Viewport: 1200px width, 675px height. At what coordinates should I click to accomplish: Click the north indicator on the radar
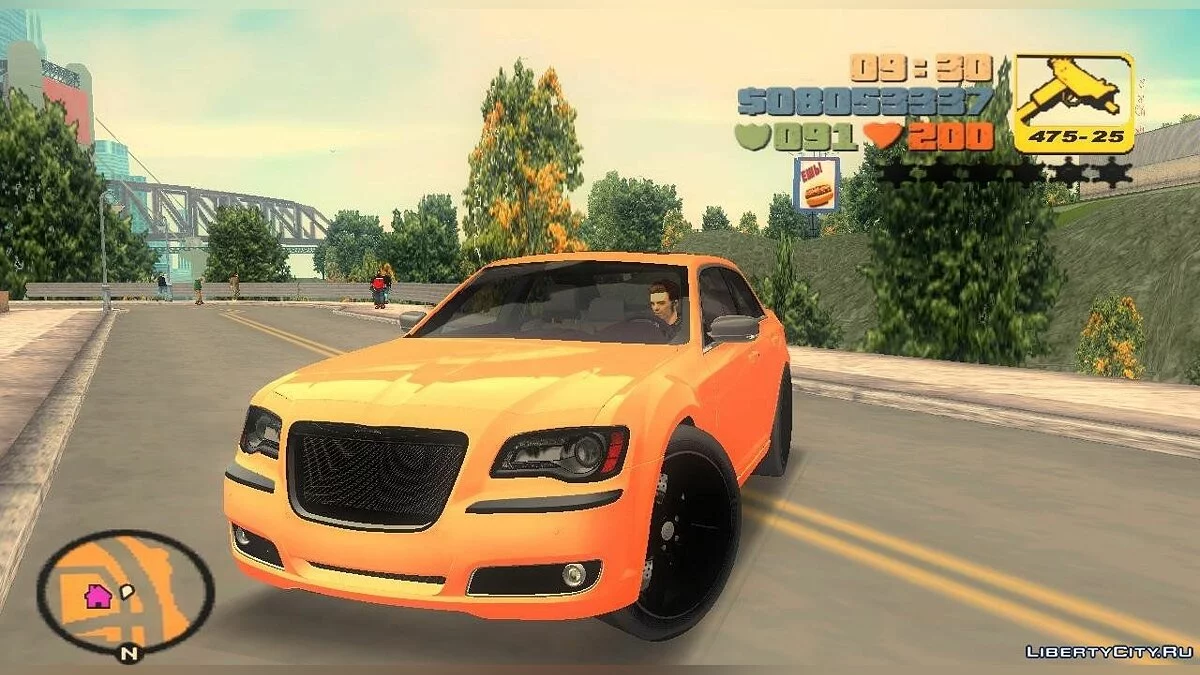(128, 655)
